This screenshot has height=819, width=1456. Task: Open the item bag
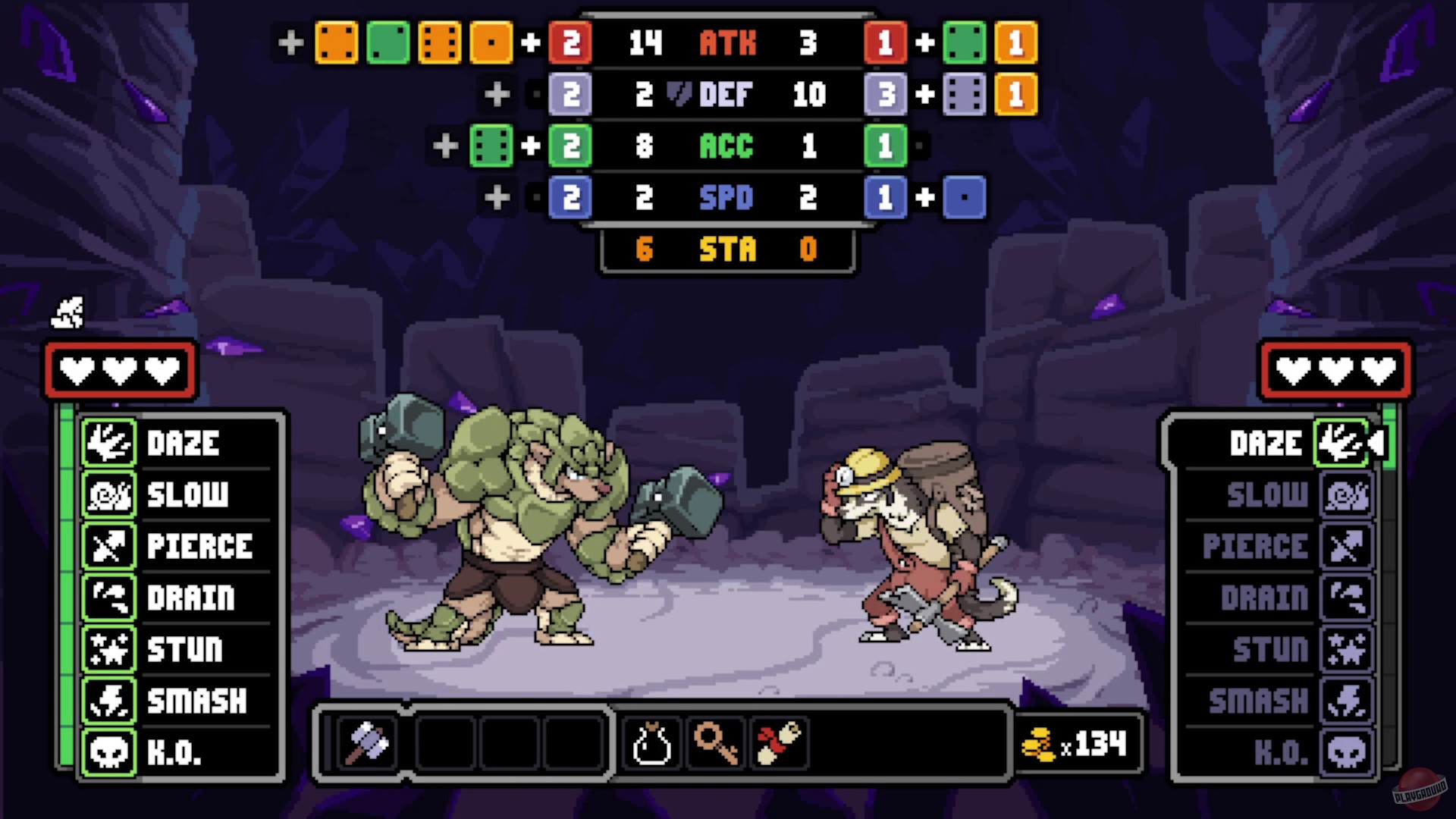652,743
